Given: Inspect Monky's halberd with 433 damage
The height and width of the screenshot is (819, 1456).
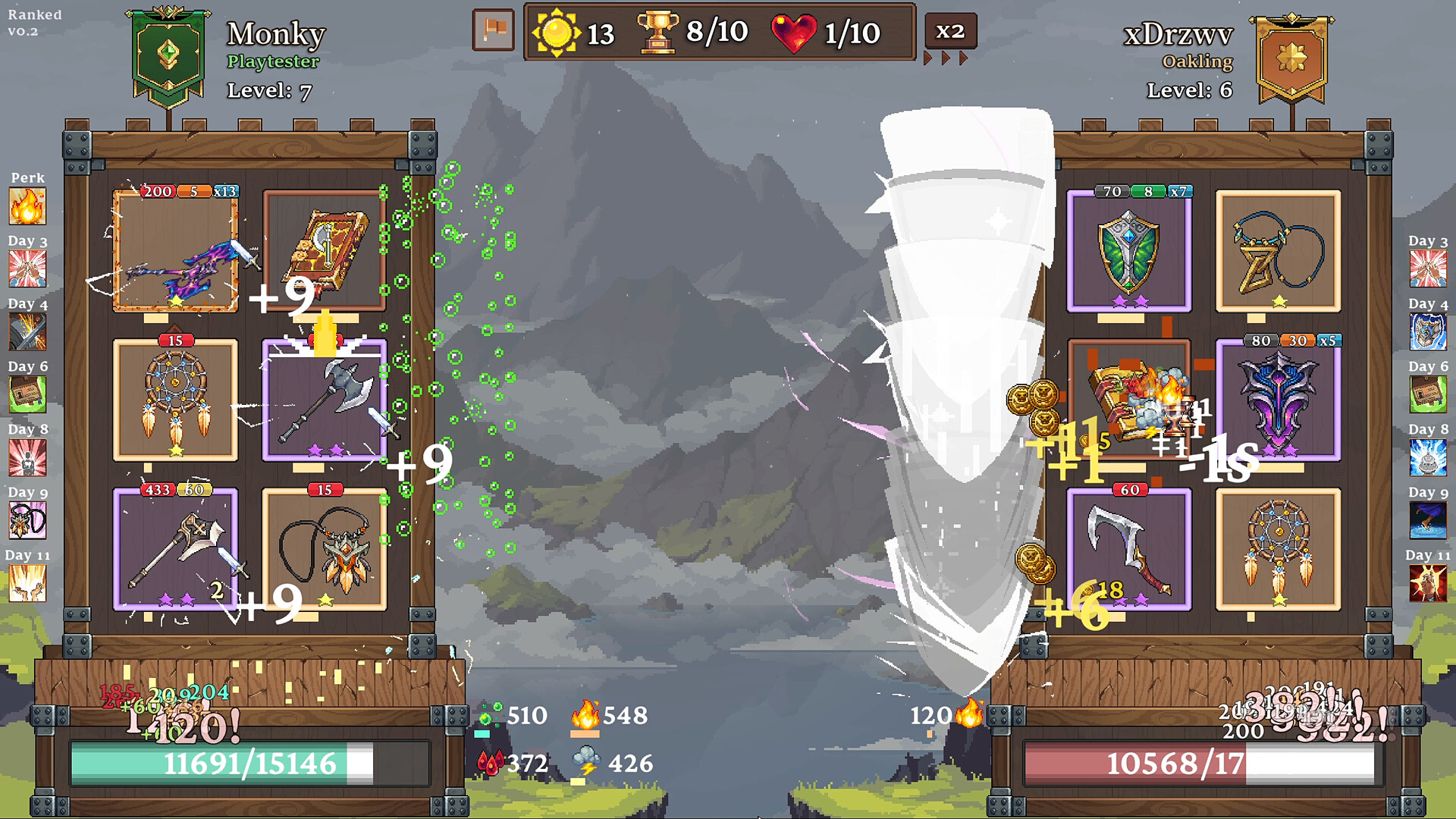Looking at the screenshot, I should click(175, 549).
